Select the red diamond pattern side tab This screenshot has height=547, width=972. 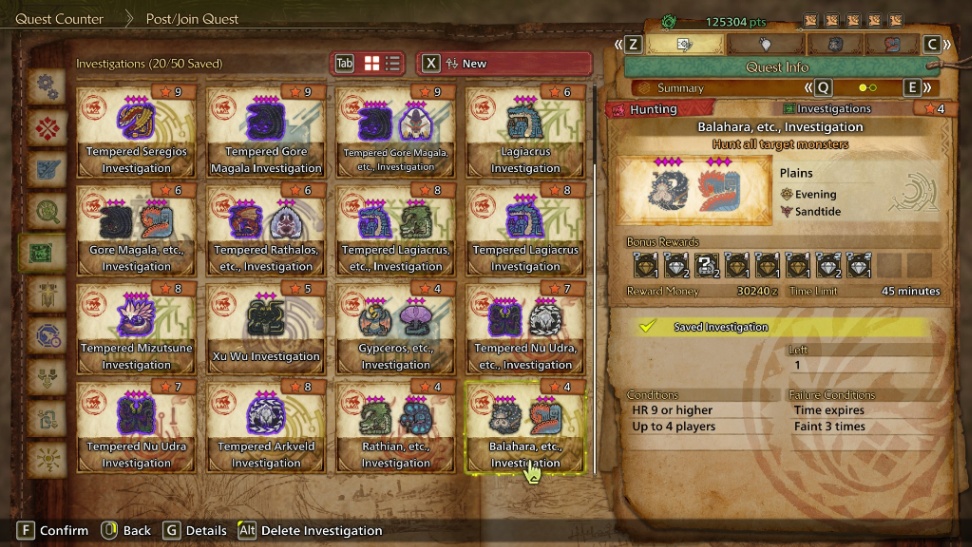46,128
